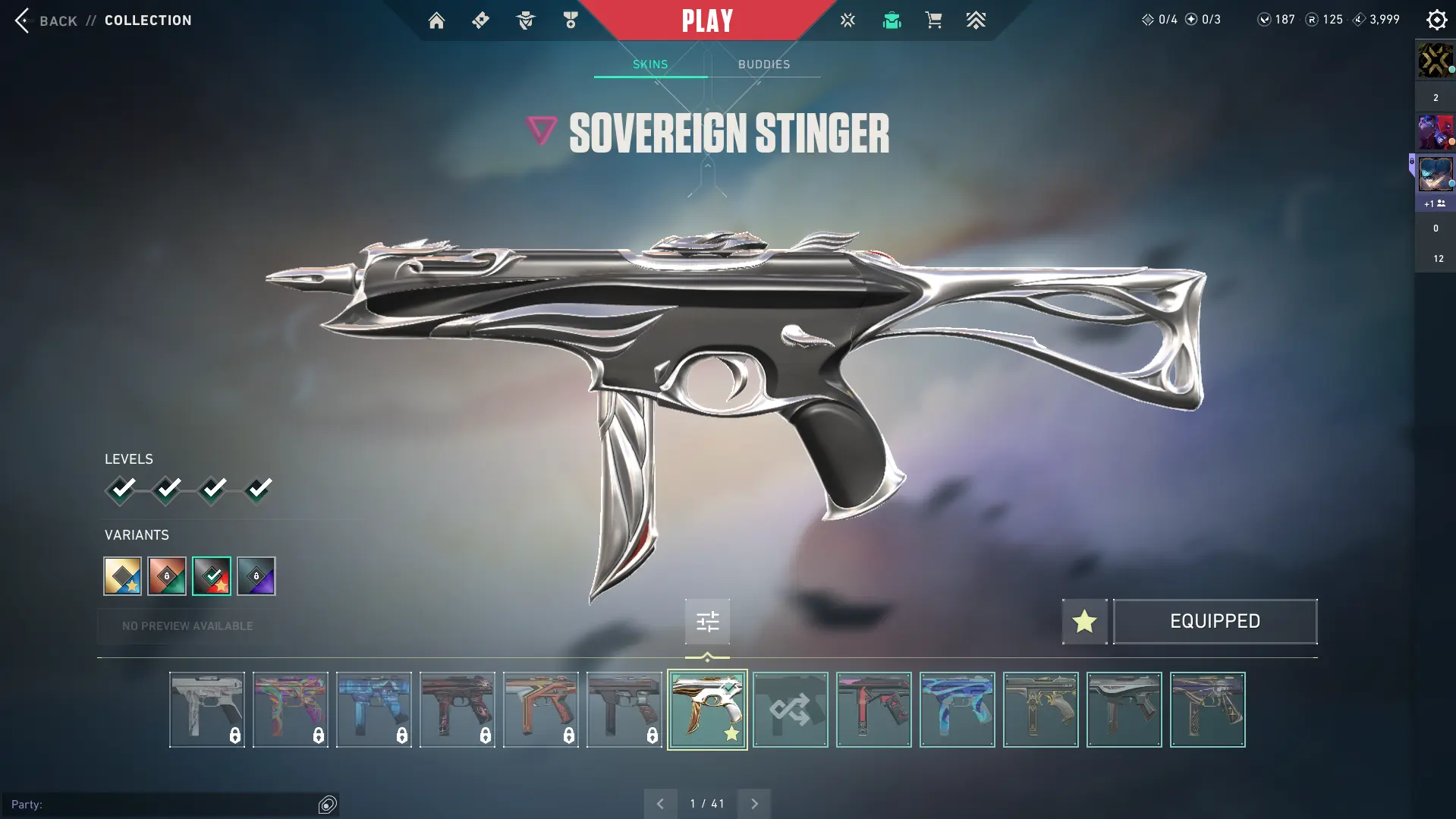
Task: Choose the gold default variant swatch
Action: pyautogui.click(x=123, y=576)
